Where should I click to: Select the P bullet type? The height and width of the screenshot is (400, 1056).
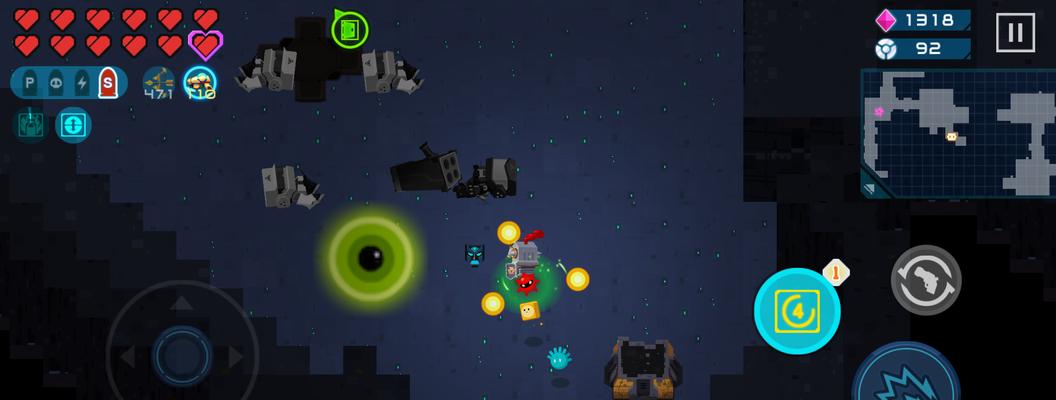click(x=30, y=84)
